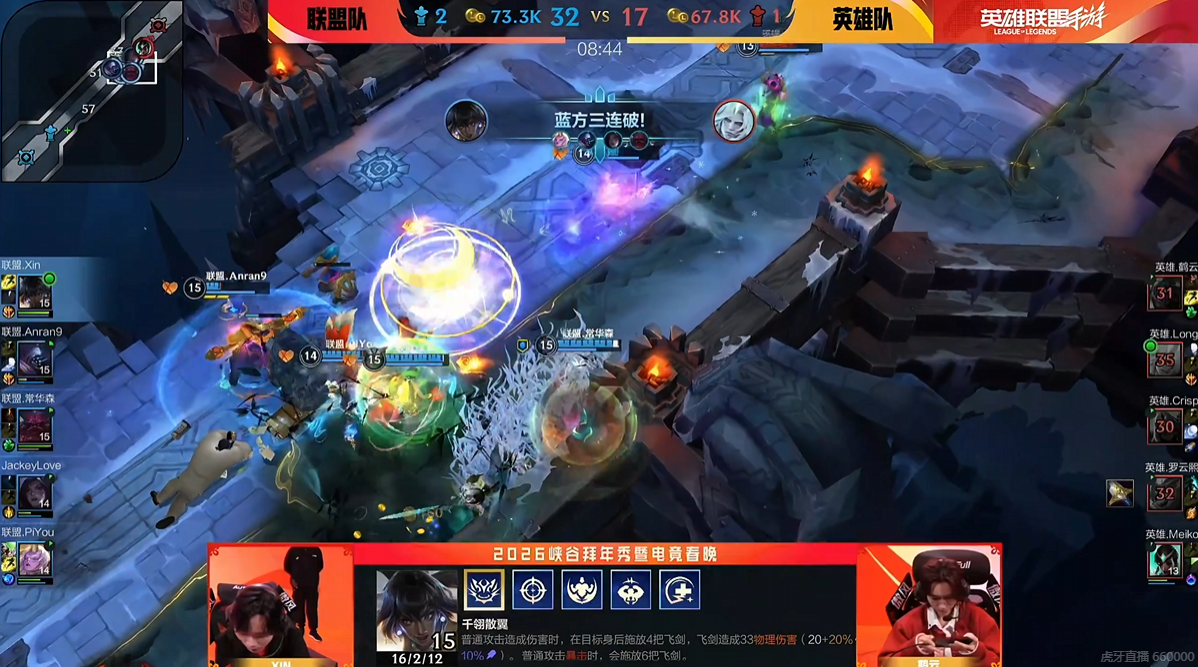
Task: Select enemy 英雄.Crisp's portrait
Action: point(1165,427)
